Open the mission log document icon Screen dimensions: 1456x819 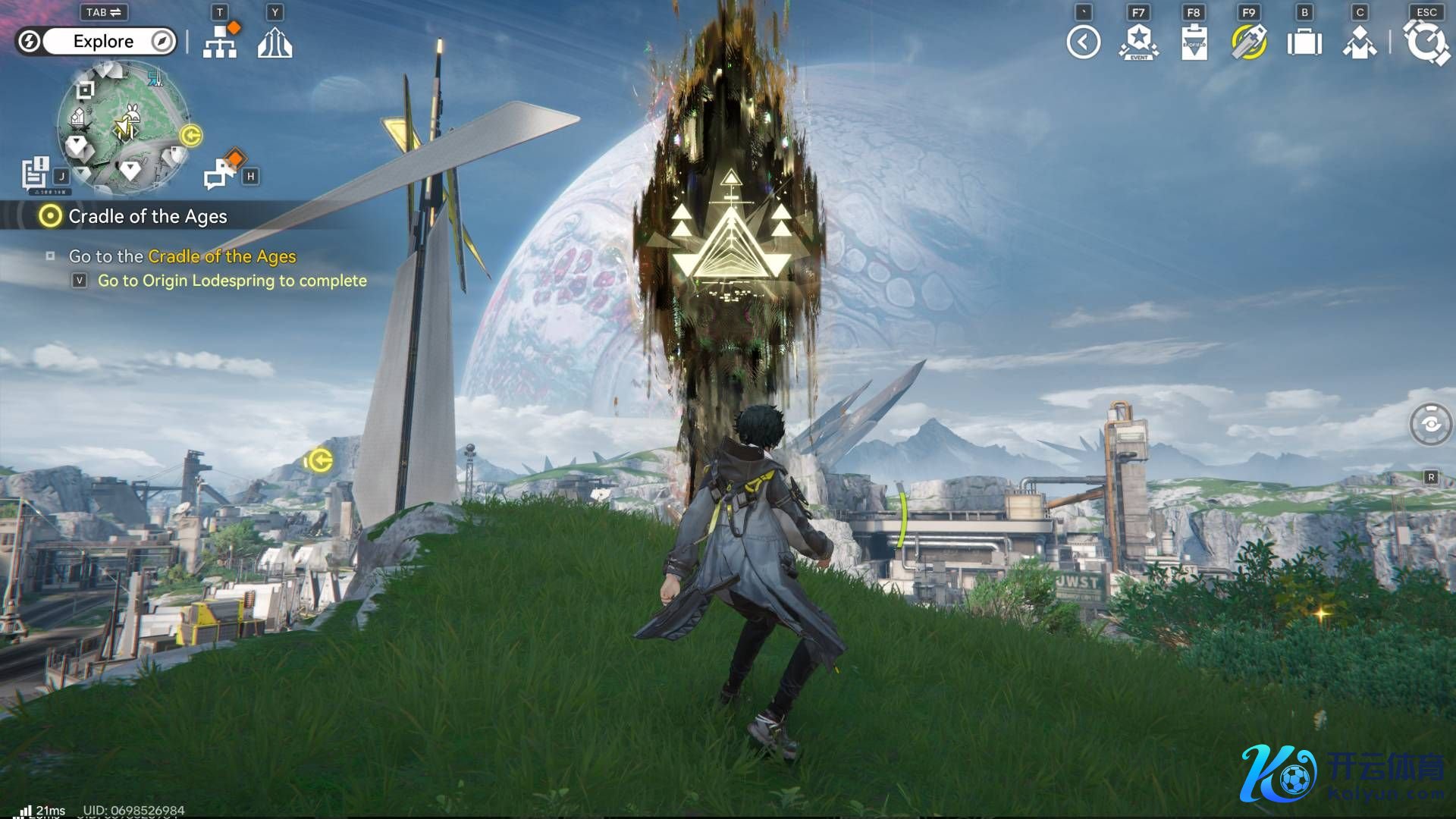35,173
